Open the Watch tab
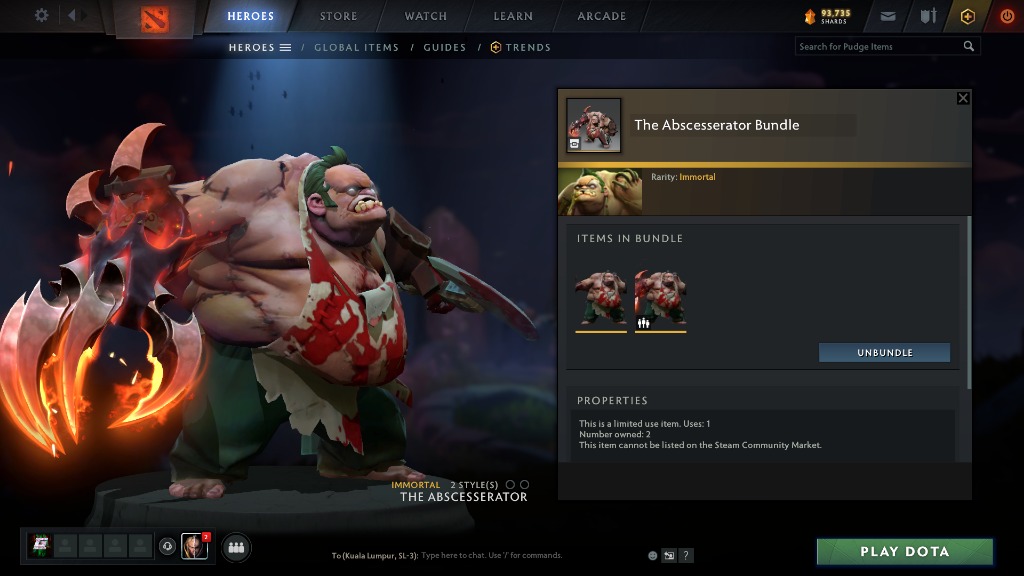Viewport: 1024px width, 576px height. [426, 16]
